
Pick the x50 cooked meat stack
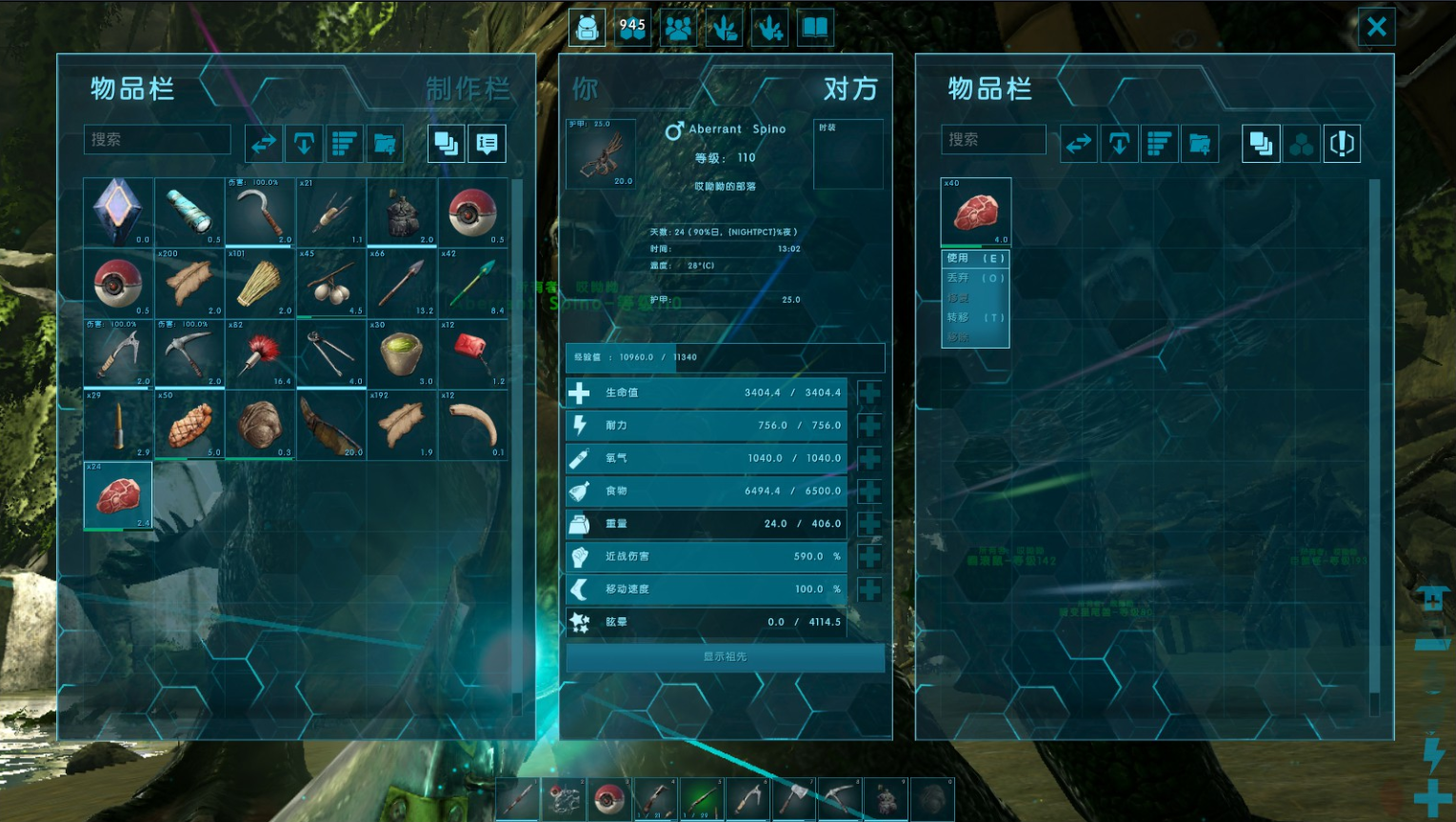[189, 425]
